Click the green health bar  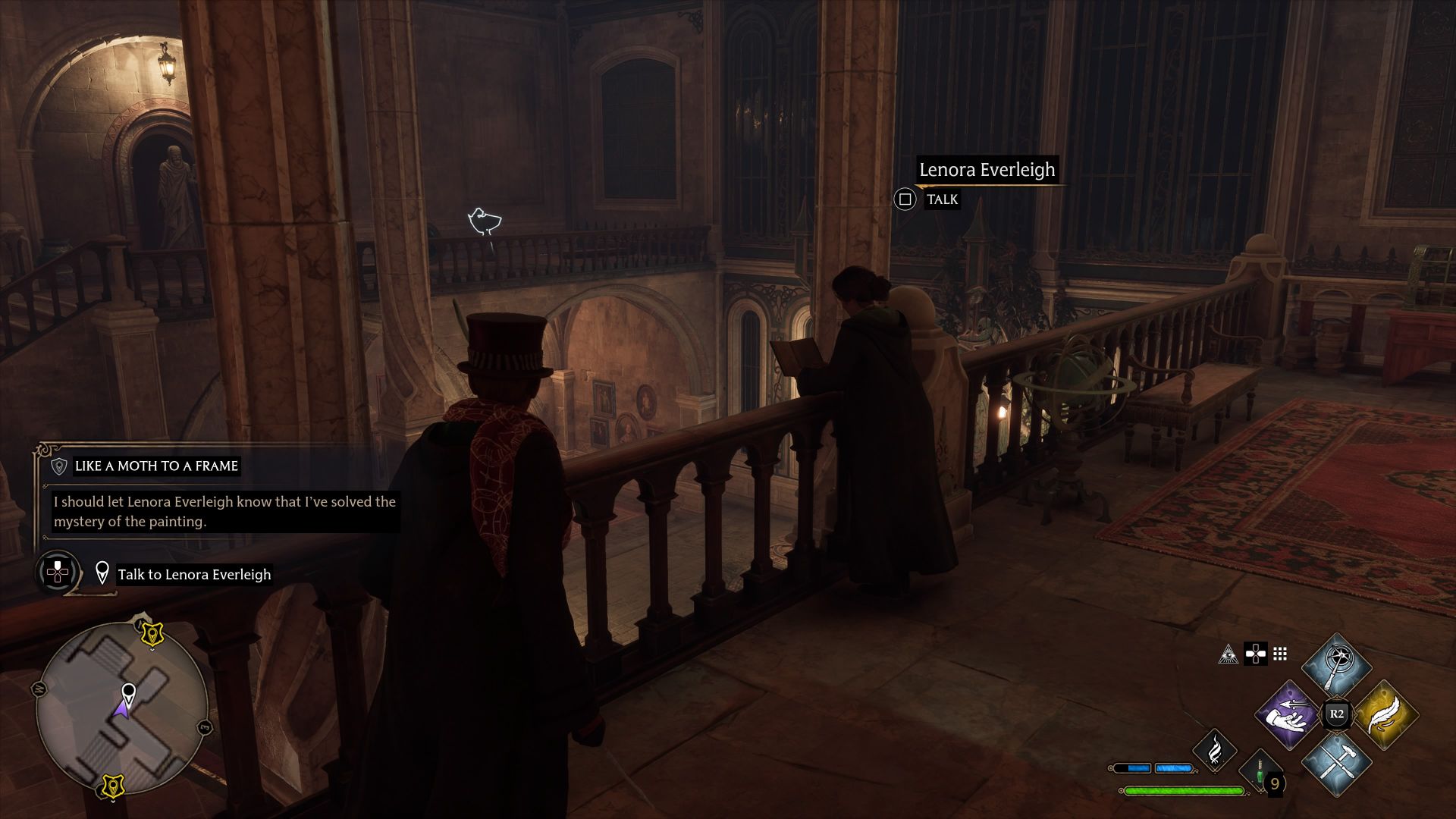[x=1183, y=791]
